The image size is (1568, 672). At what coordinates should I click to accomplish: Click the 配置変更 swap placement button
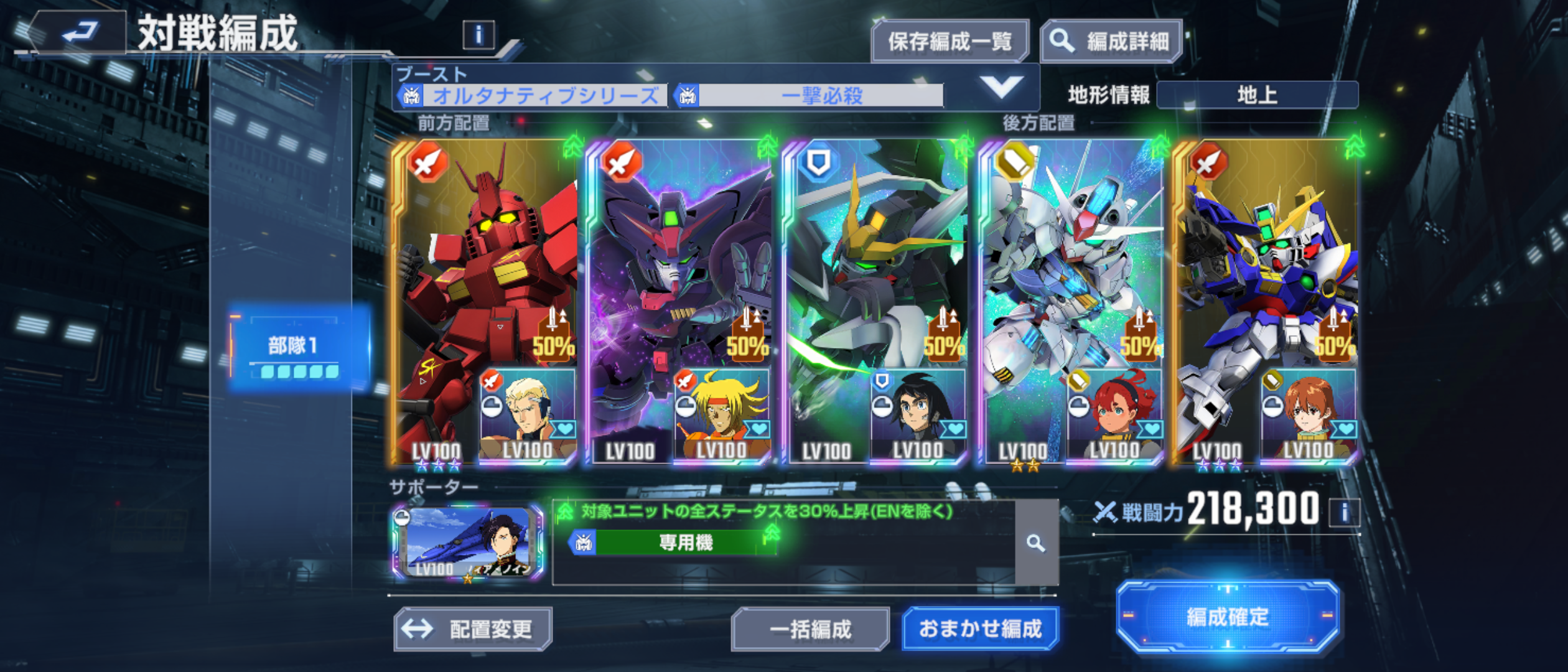(x=473, y=629)
